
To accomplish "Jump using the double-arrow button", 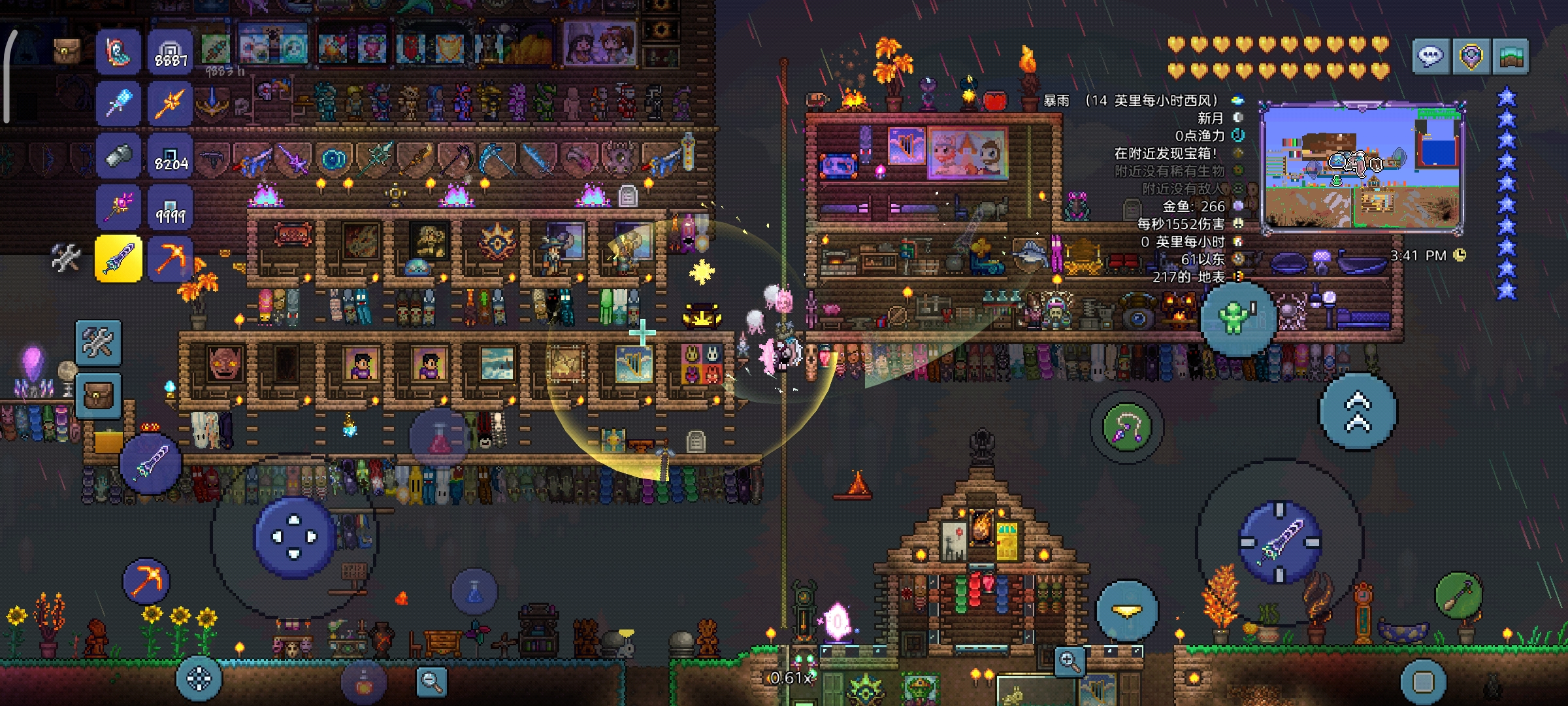I will click(1358, 412).
